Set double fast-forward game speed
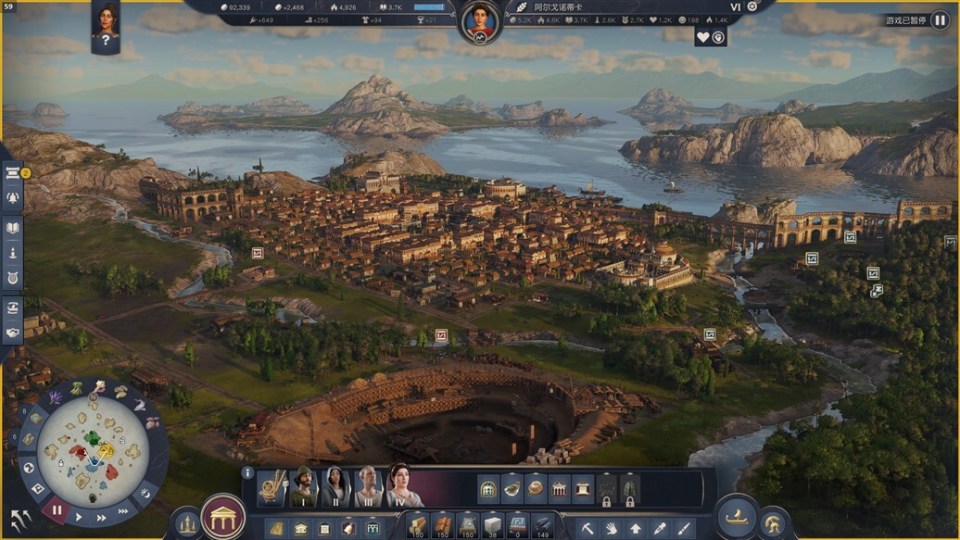This screenshot has height=540, width=960. [x=101, y=519]
